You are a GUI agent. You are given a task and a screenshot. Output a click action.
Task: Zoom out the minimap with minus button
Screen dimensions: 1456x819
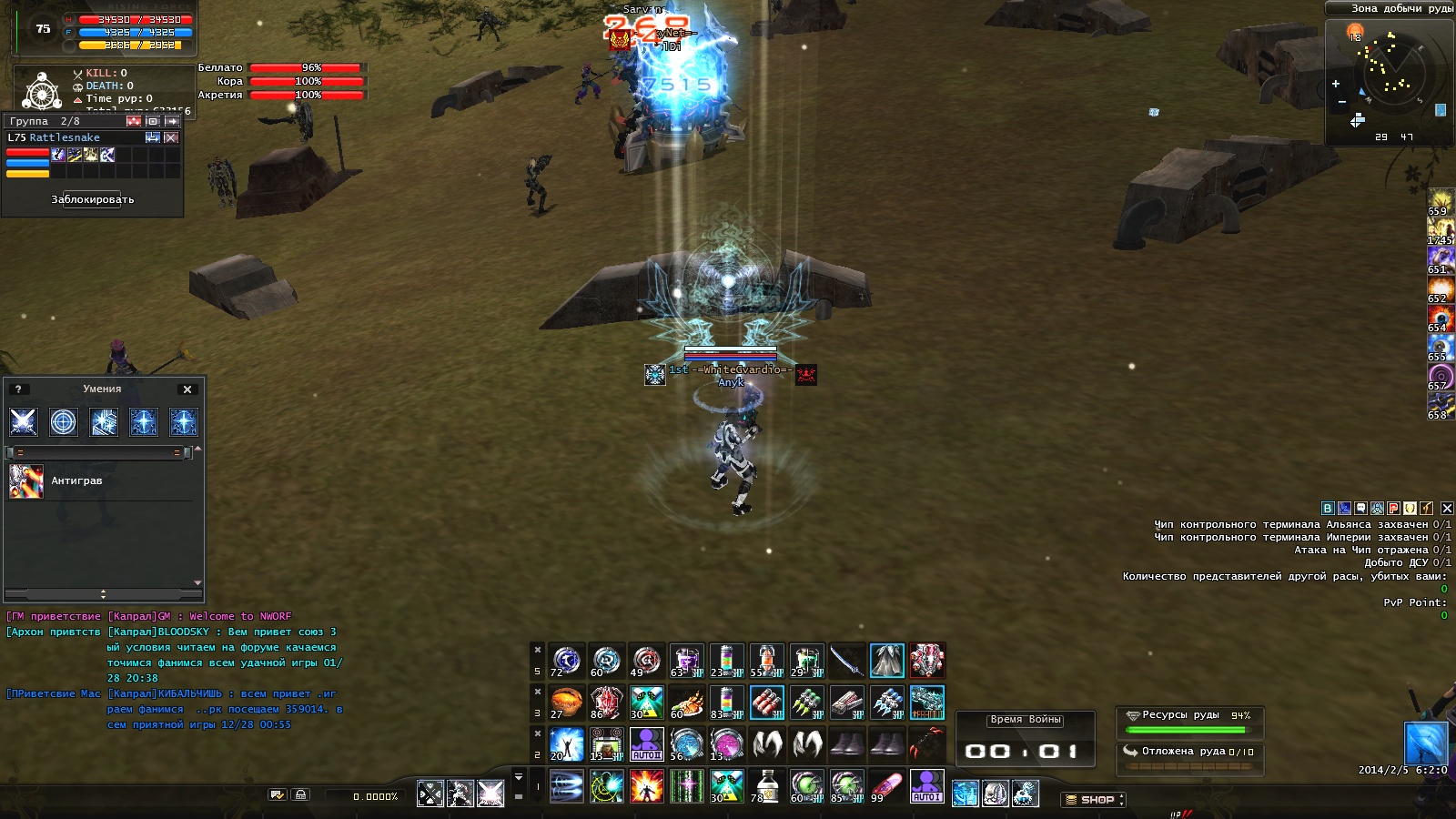[x=1341, y=102]
